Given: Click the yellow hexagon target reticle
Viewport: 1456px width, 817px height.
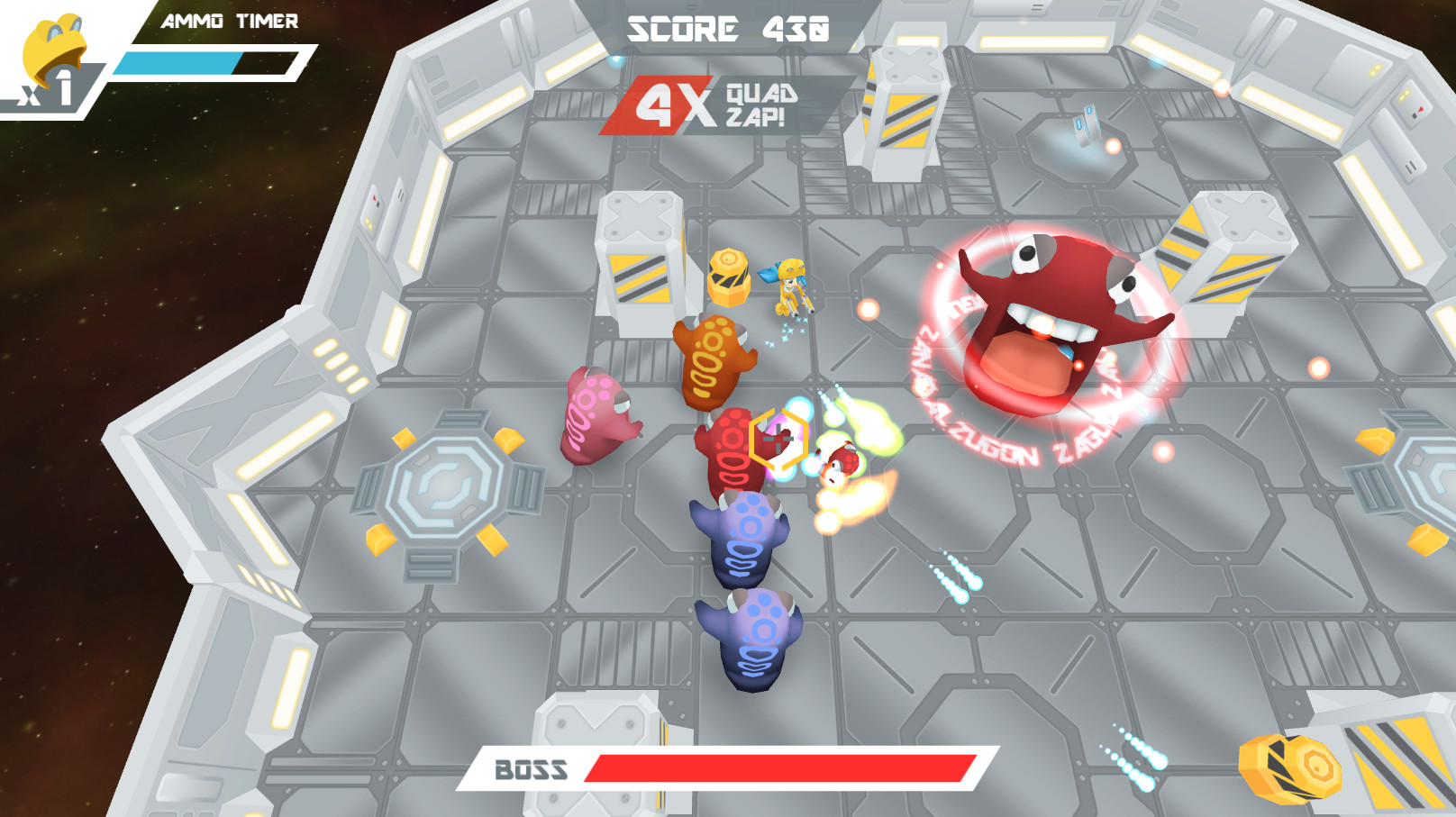Looking at the screenshot, I should (777, 441).
